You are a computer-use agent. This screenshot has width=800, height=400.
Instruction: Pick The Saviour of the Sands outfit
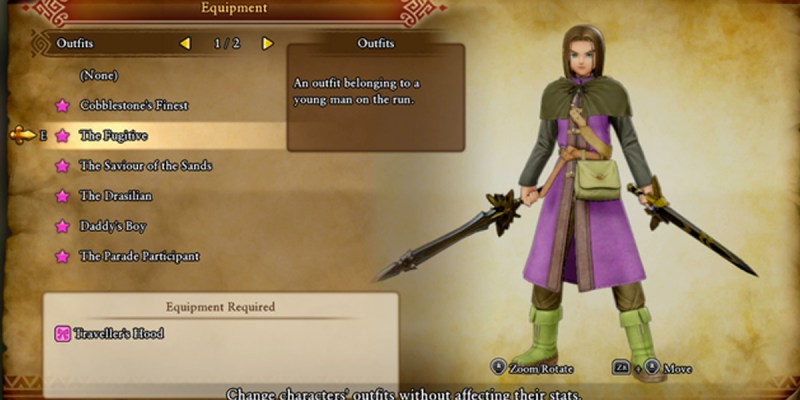click(x=145, y=165)
